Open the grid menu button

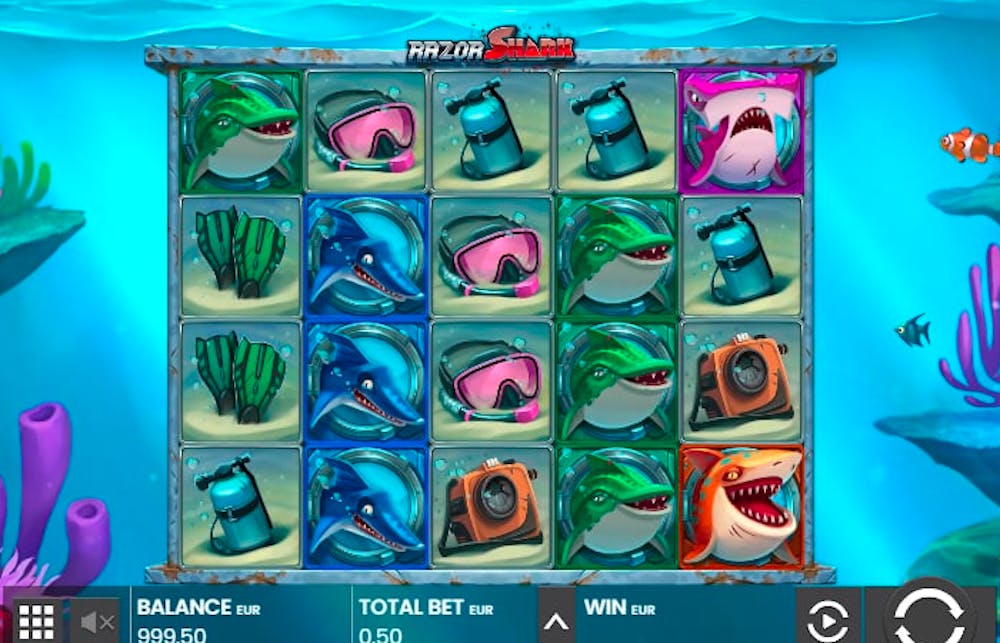(36, 620)
